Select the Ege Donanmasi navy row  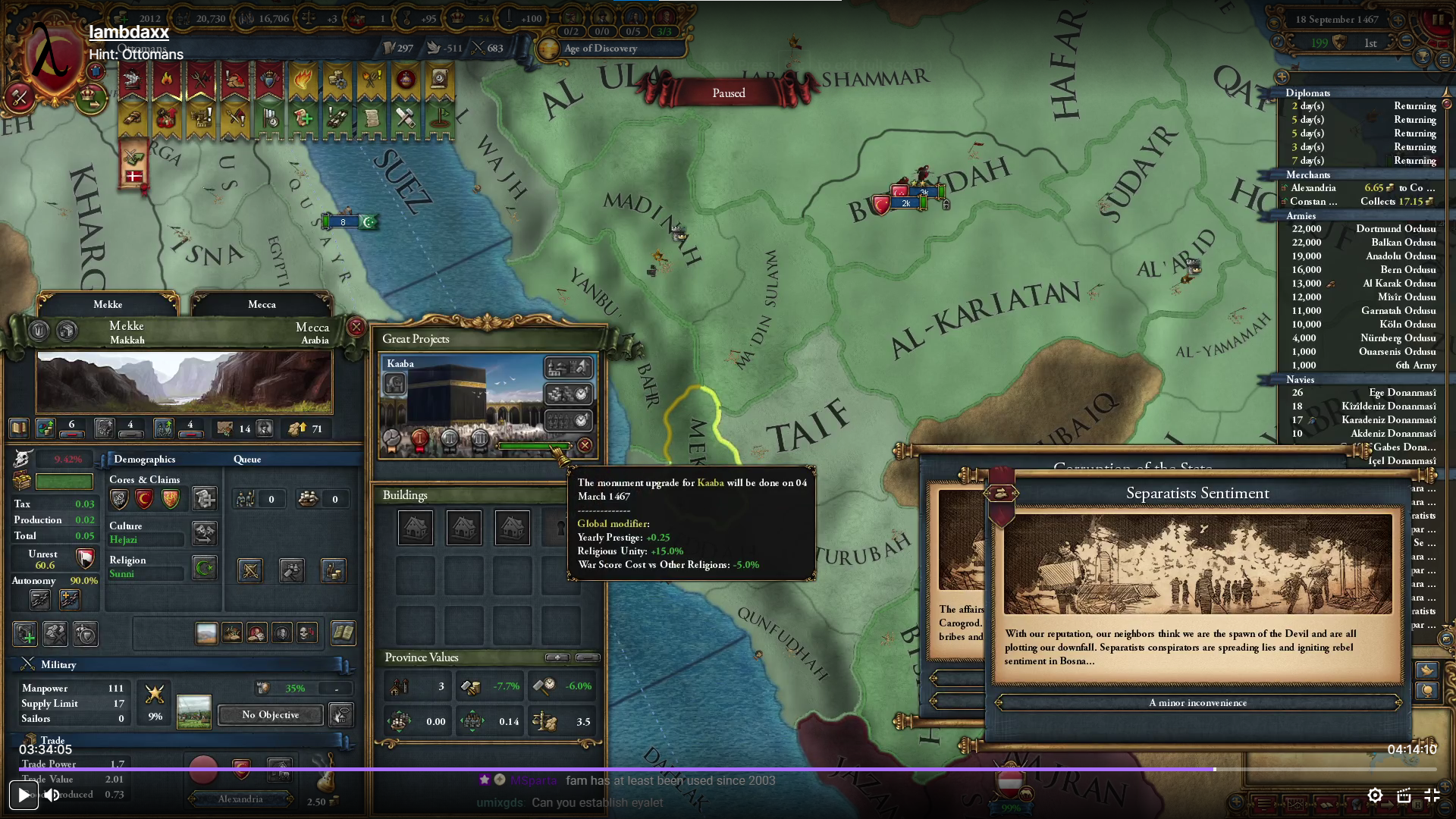pyautogui.click(x=1363, y=392)
